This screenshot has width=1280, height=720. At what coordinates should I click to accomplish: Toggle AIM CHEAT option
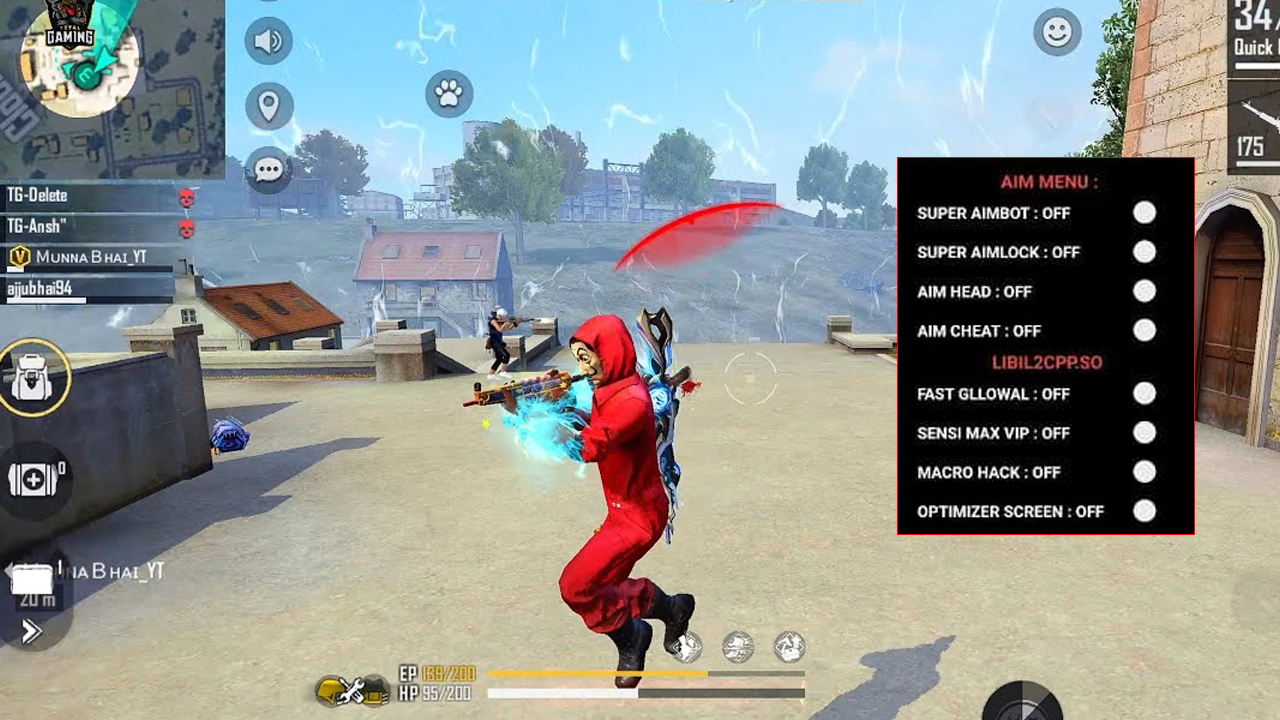(x=1144, y=330)
